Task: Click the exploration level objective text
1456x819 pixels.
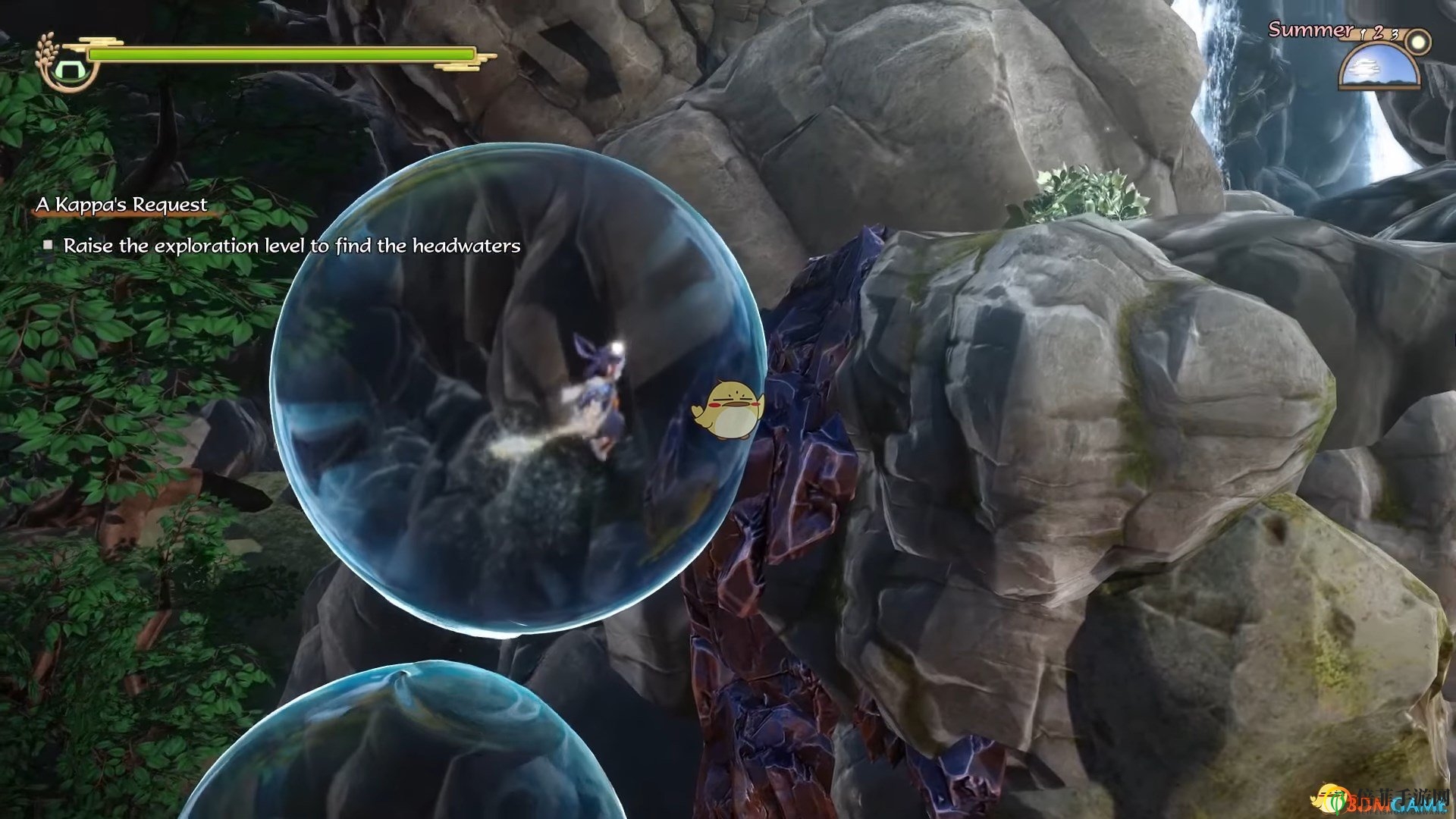Action: click(x=292, y=246)
